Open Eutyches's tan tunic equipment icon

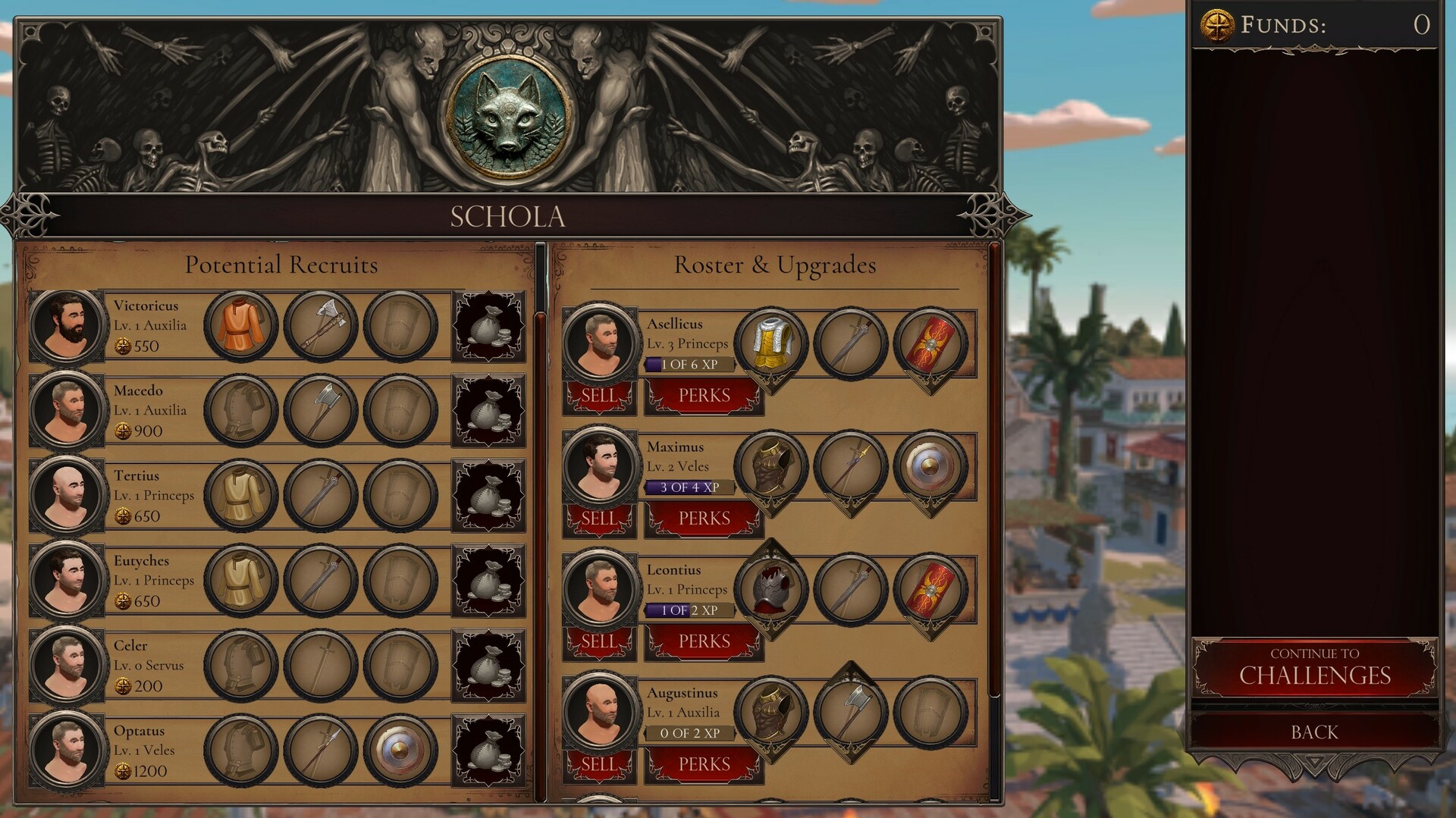coord(241,580)
